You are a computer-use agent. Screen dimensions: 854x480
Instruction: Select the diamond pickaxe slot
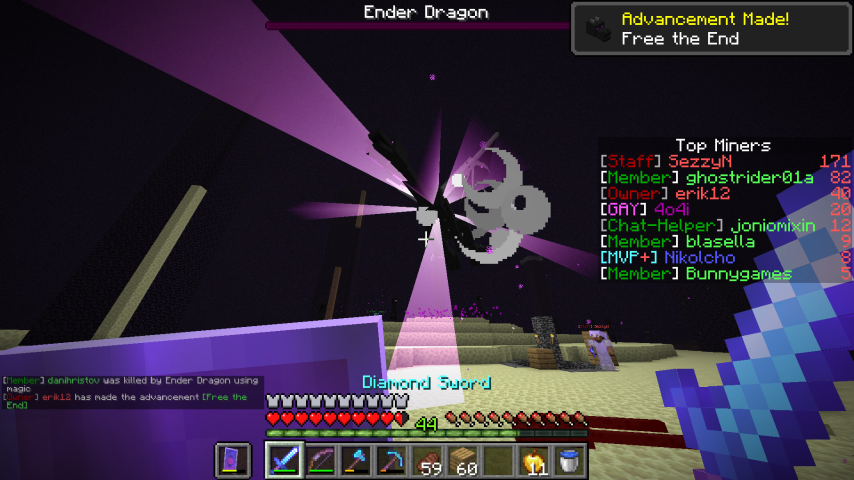click(x=393, y=461)
